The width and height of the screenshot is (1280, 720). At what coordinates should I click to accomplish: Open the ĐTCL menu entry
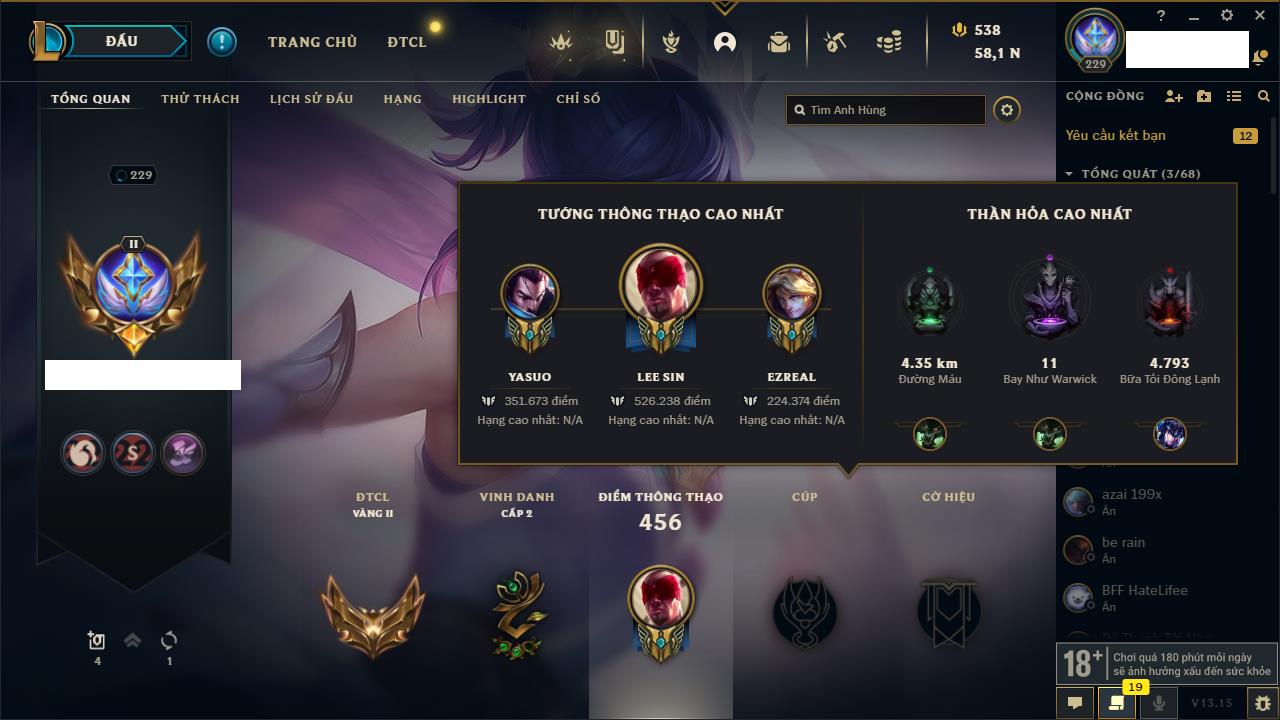pos(407,42)
